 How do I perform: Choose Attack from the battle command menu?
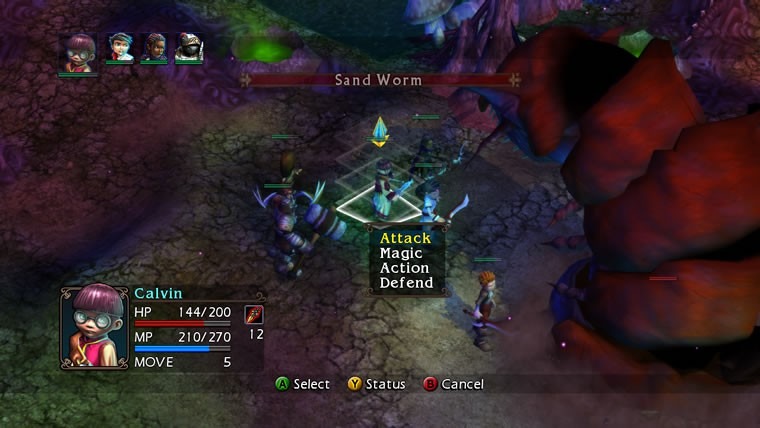pos(405,238)
